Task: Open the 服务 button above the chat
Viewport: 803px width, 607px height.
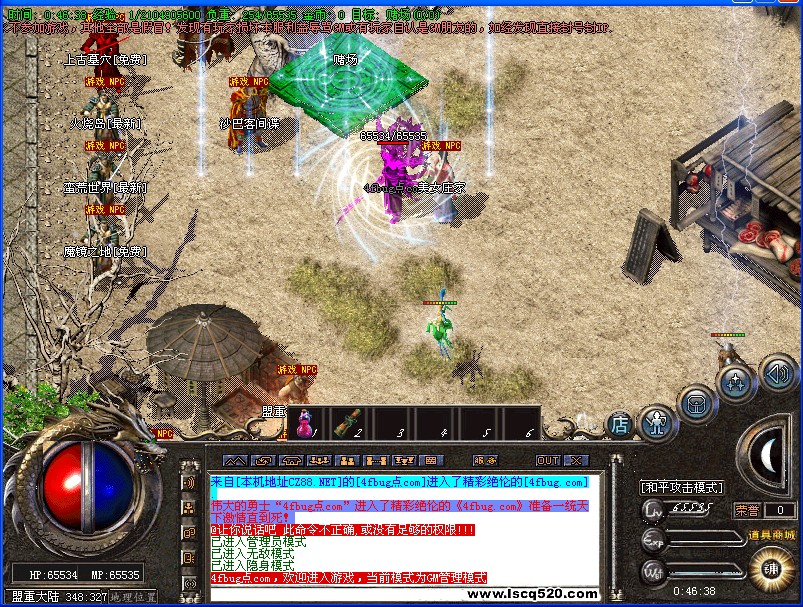Action: pyautogui.click(x=485, y=461)
